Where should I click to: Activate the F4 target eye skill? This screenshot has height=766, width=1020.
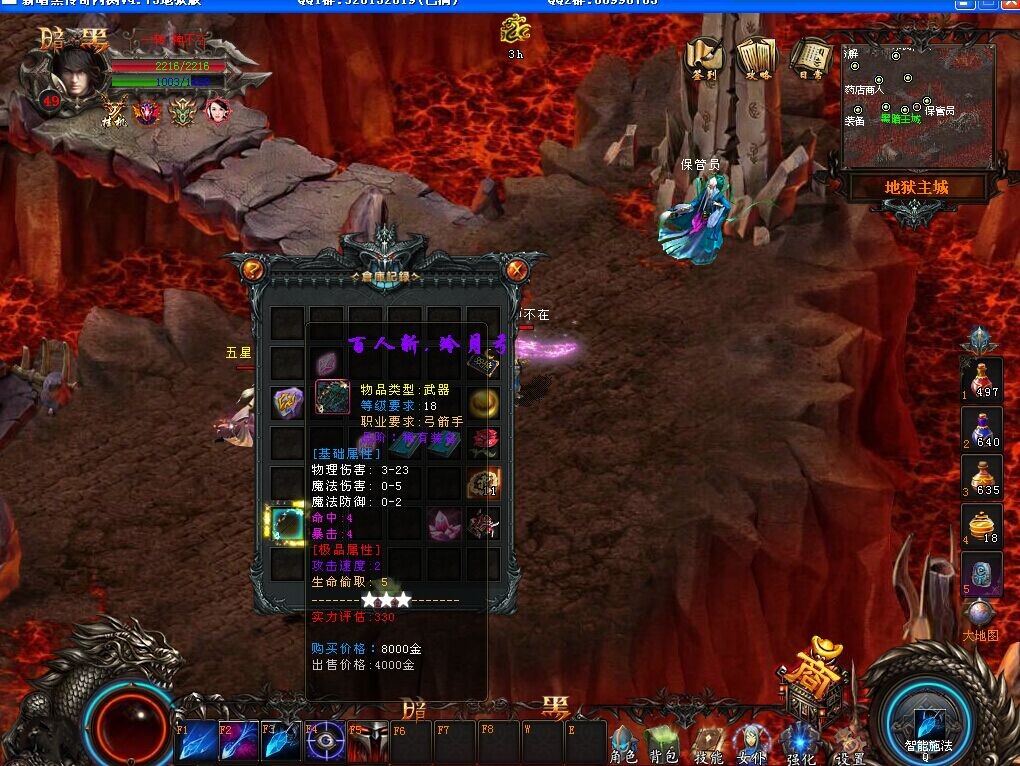[326, 743]
